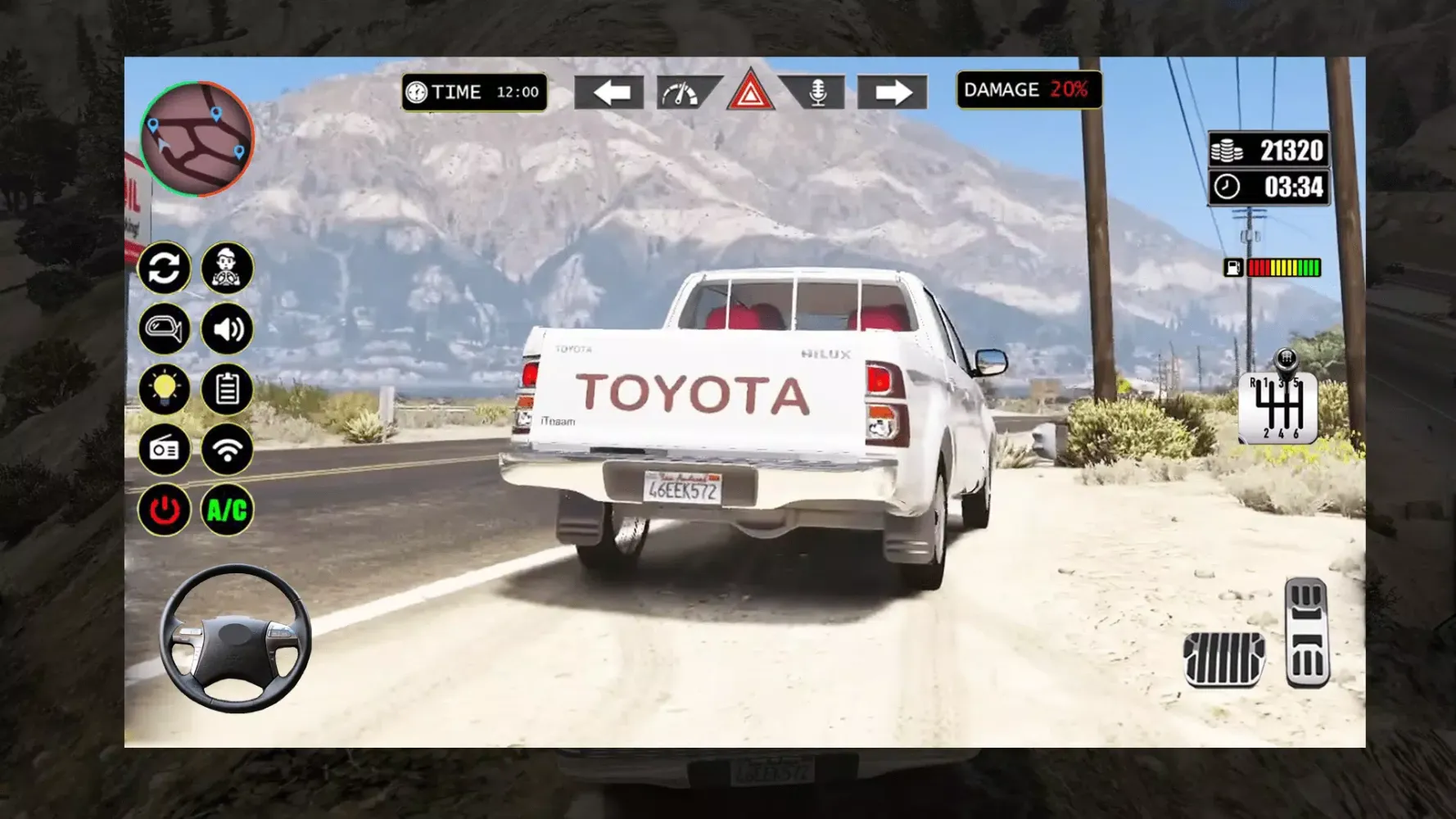Viewport: 1456px width, 819px height.
Task: Tap the speedometer icon in the top bar
Action: pos(682,92)
